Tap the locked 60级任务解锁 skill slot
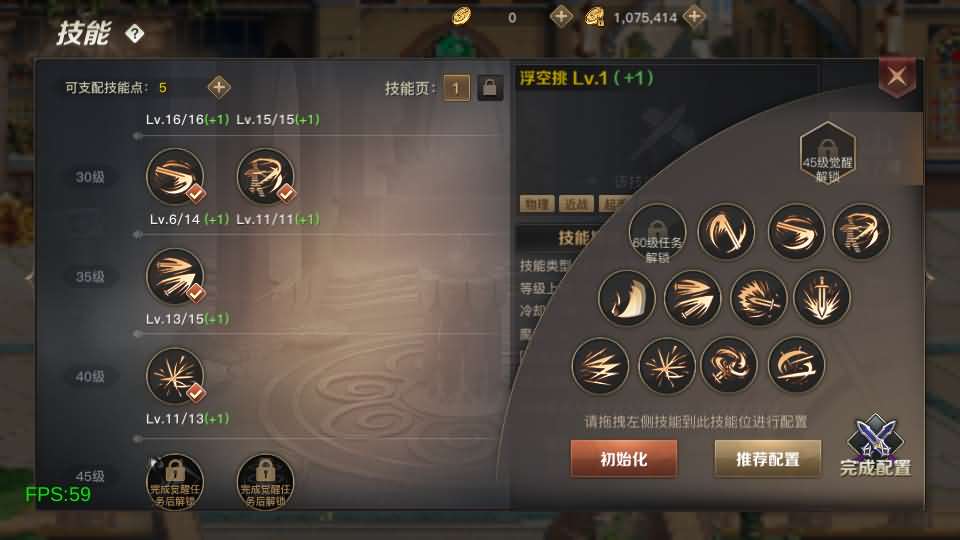This screenshot has width=960, height=540. coord(657,233)
